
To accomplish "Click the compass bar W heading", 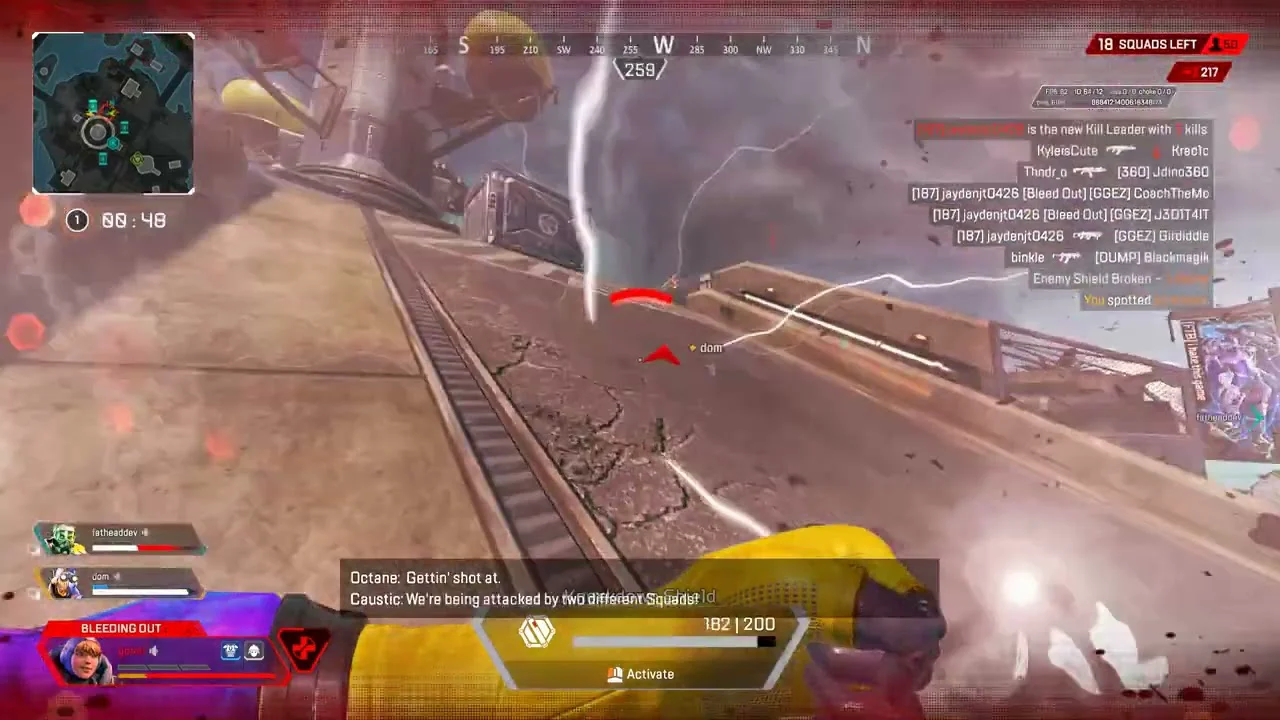I will pos(663,45).
